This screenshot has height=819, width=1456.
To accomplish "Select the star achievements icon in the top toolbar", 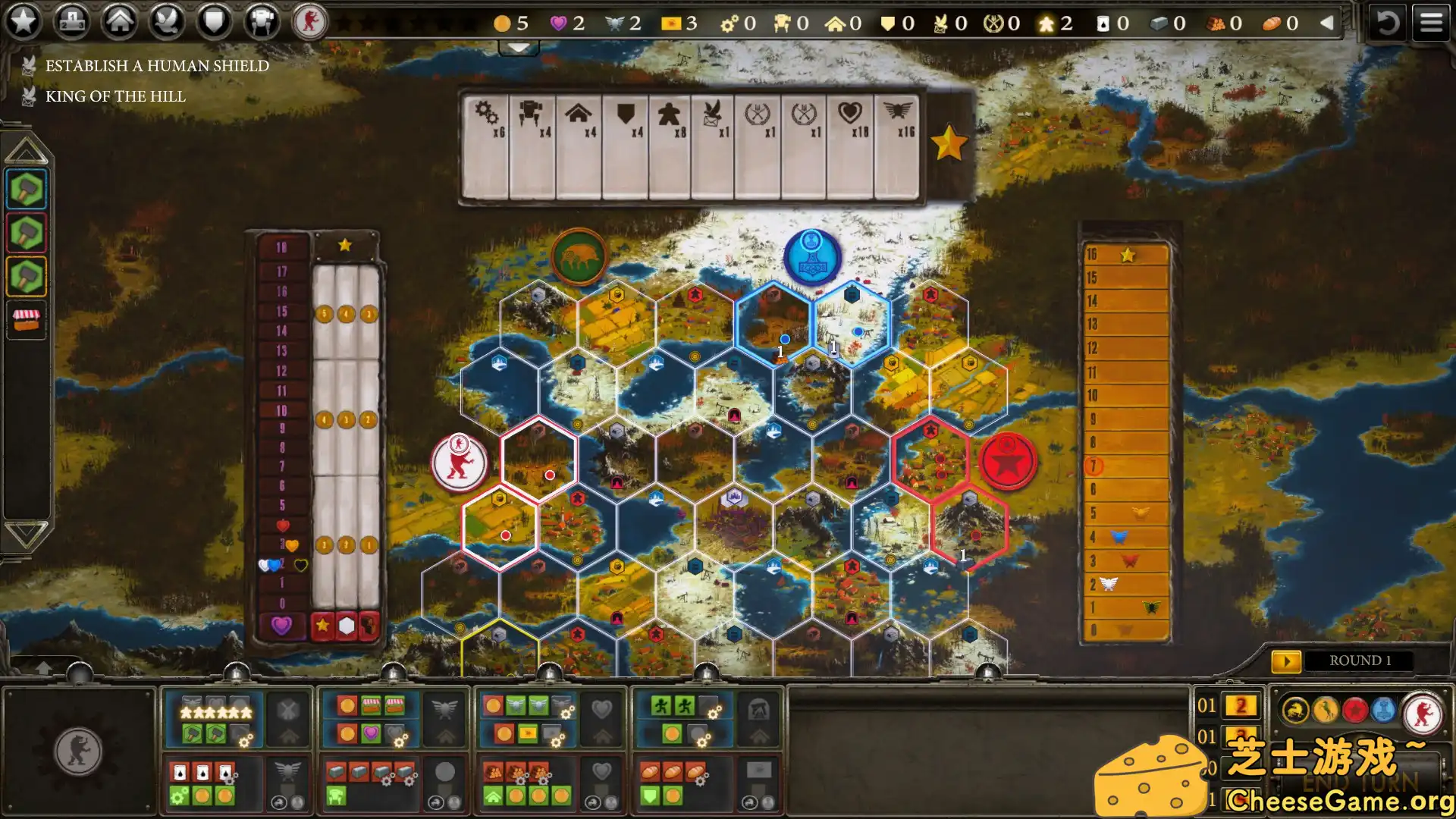I will [24, 22].
